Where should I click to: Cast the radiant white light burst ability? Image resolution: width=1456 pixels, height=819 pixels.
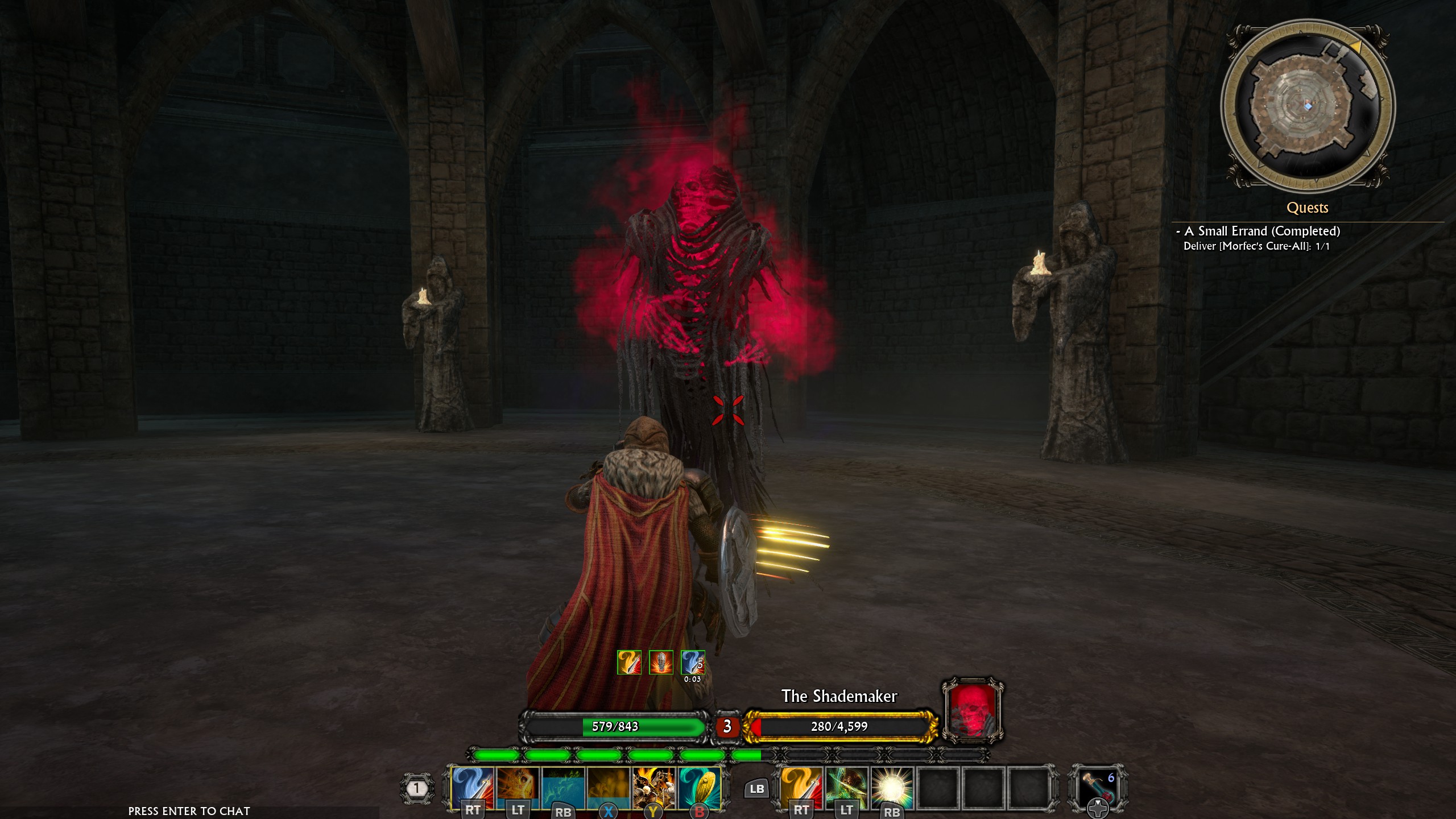coord(892,787)
